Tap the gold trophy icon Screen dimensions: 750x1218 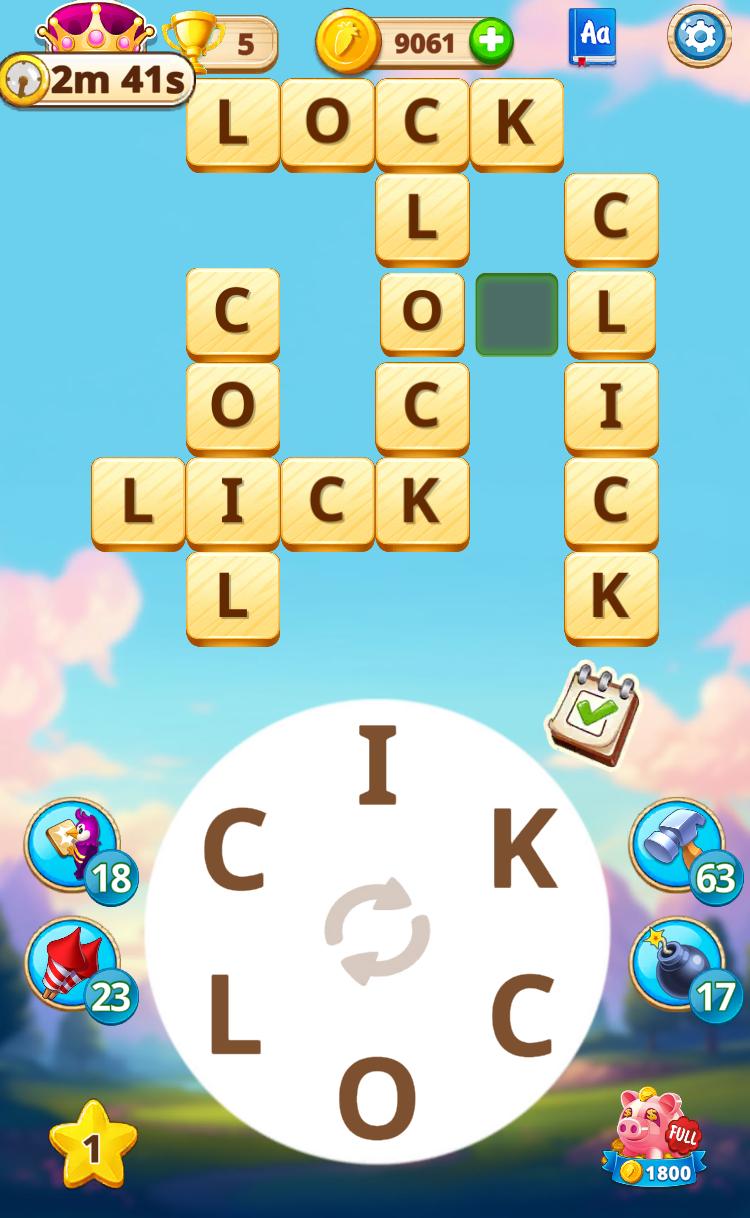(193, 40)
